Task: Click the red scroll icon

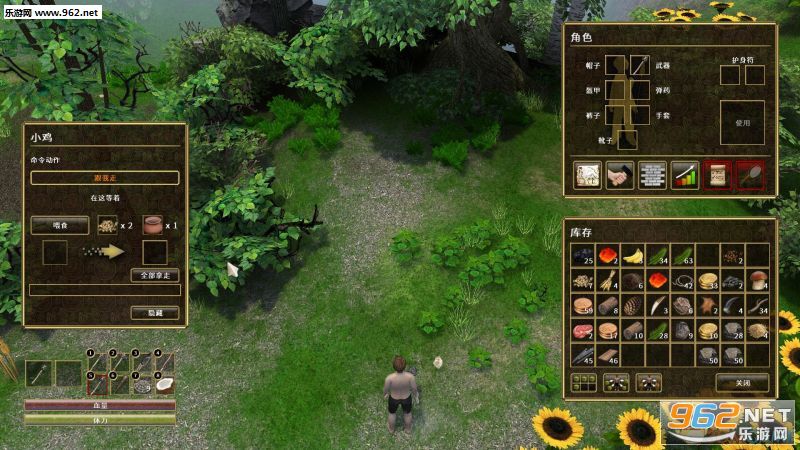Action: (716, 174)
